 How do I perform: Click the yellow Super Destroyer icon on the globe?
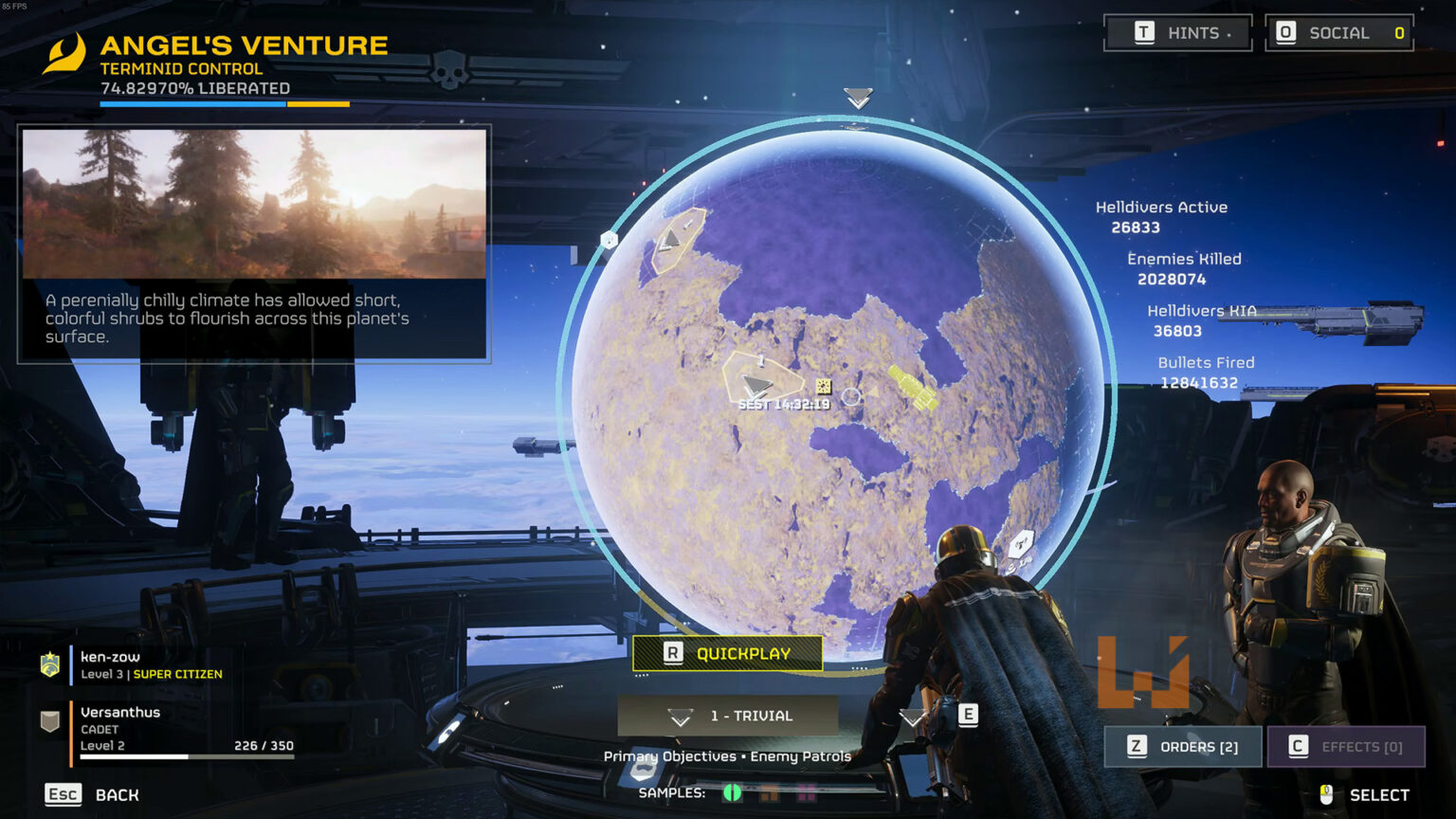[910, 387]
